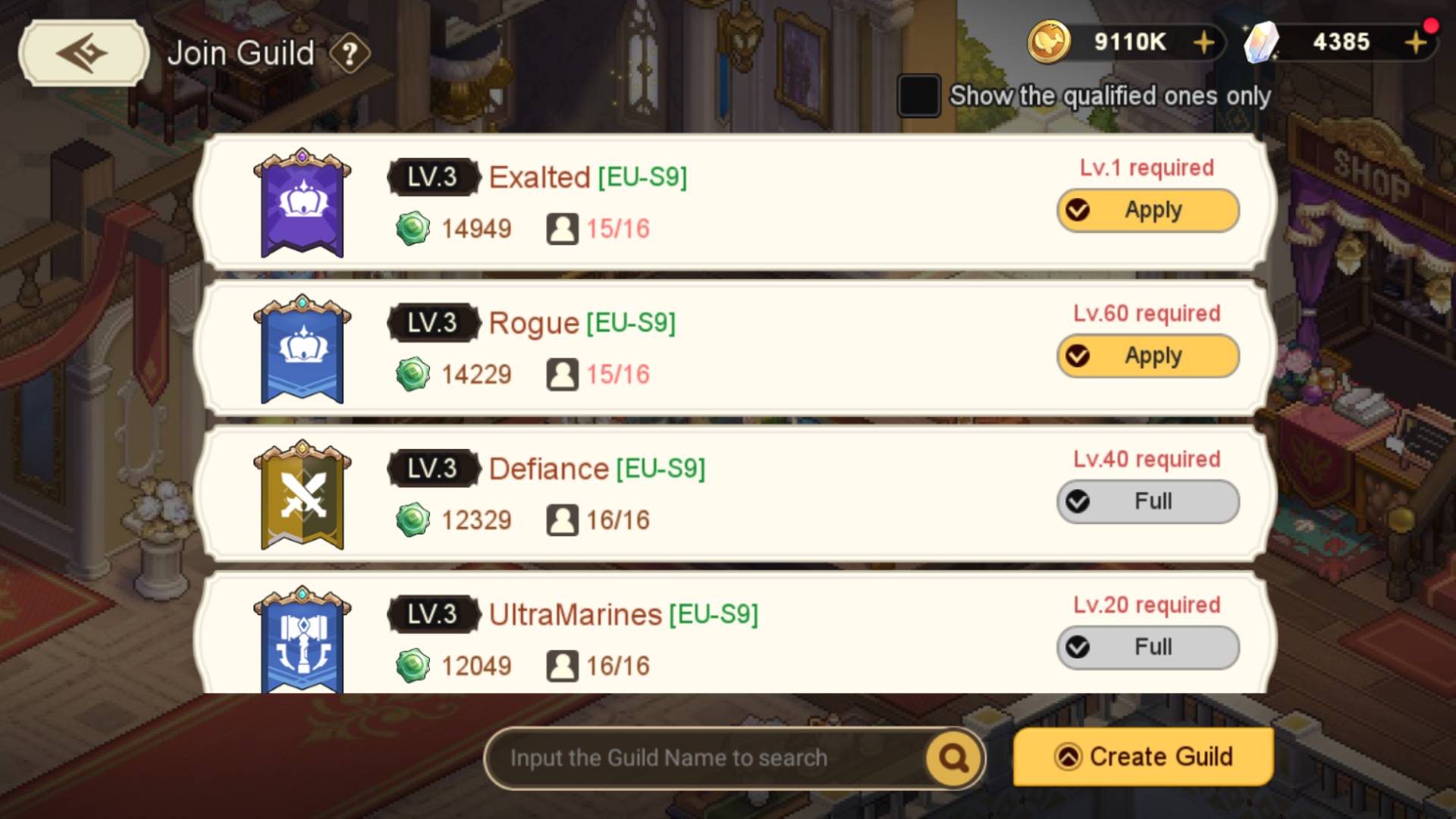Go back using the arrow button

coord(83,53)
